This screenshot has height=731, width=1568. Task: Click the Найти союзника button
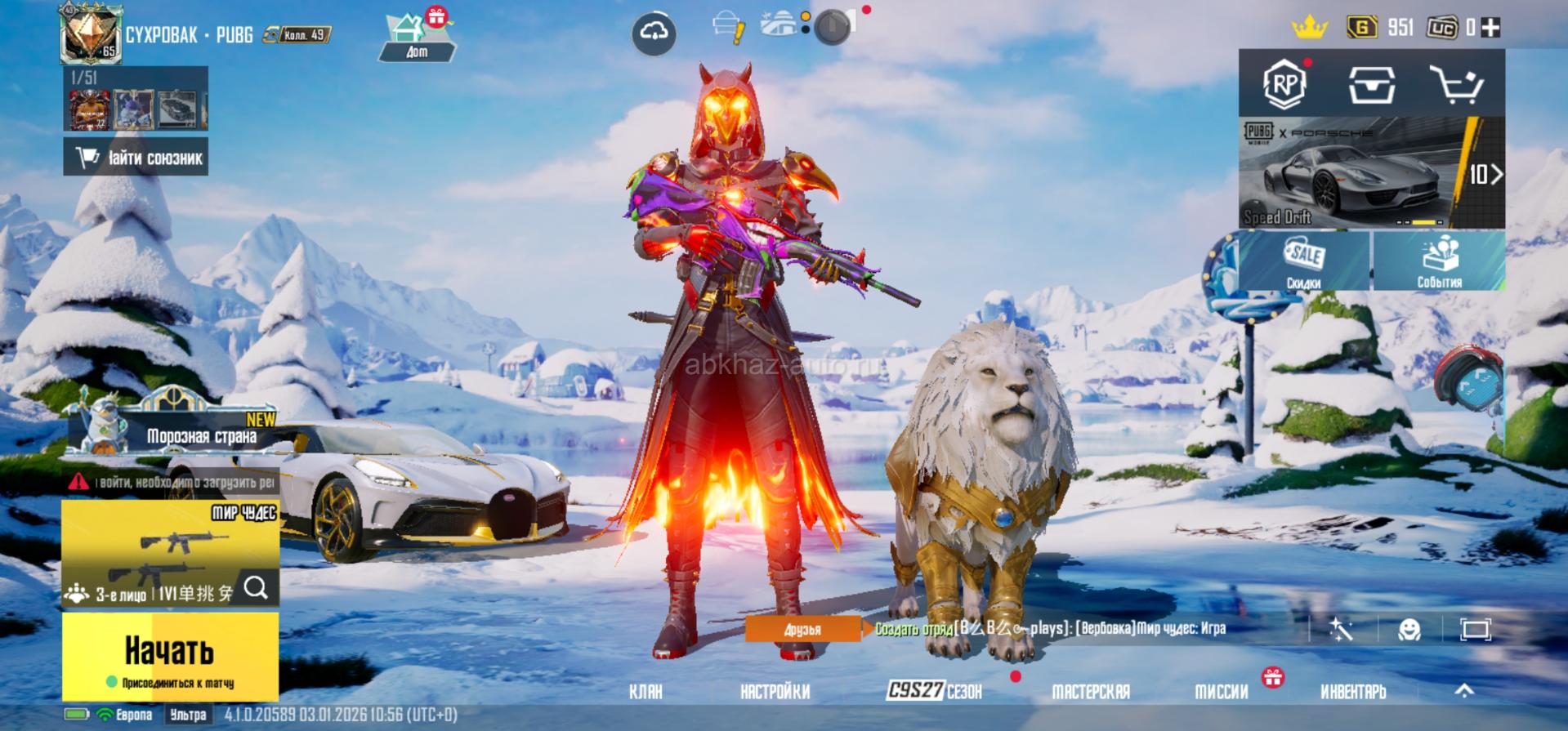tap(136, 157)
